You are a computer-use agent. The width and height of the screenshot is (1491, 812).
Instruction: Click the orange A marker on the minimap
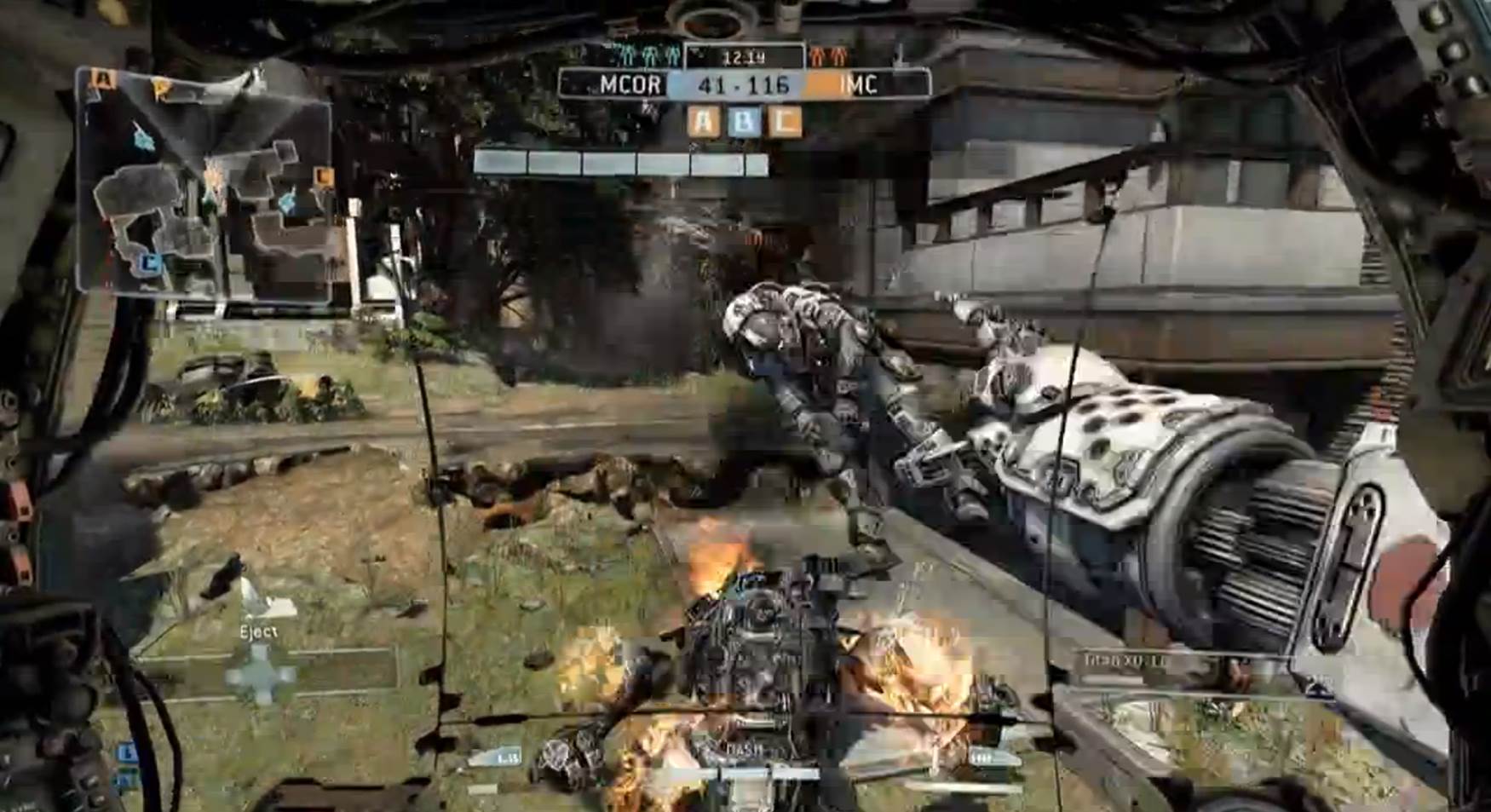pos(105,80)
